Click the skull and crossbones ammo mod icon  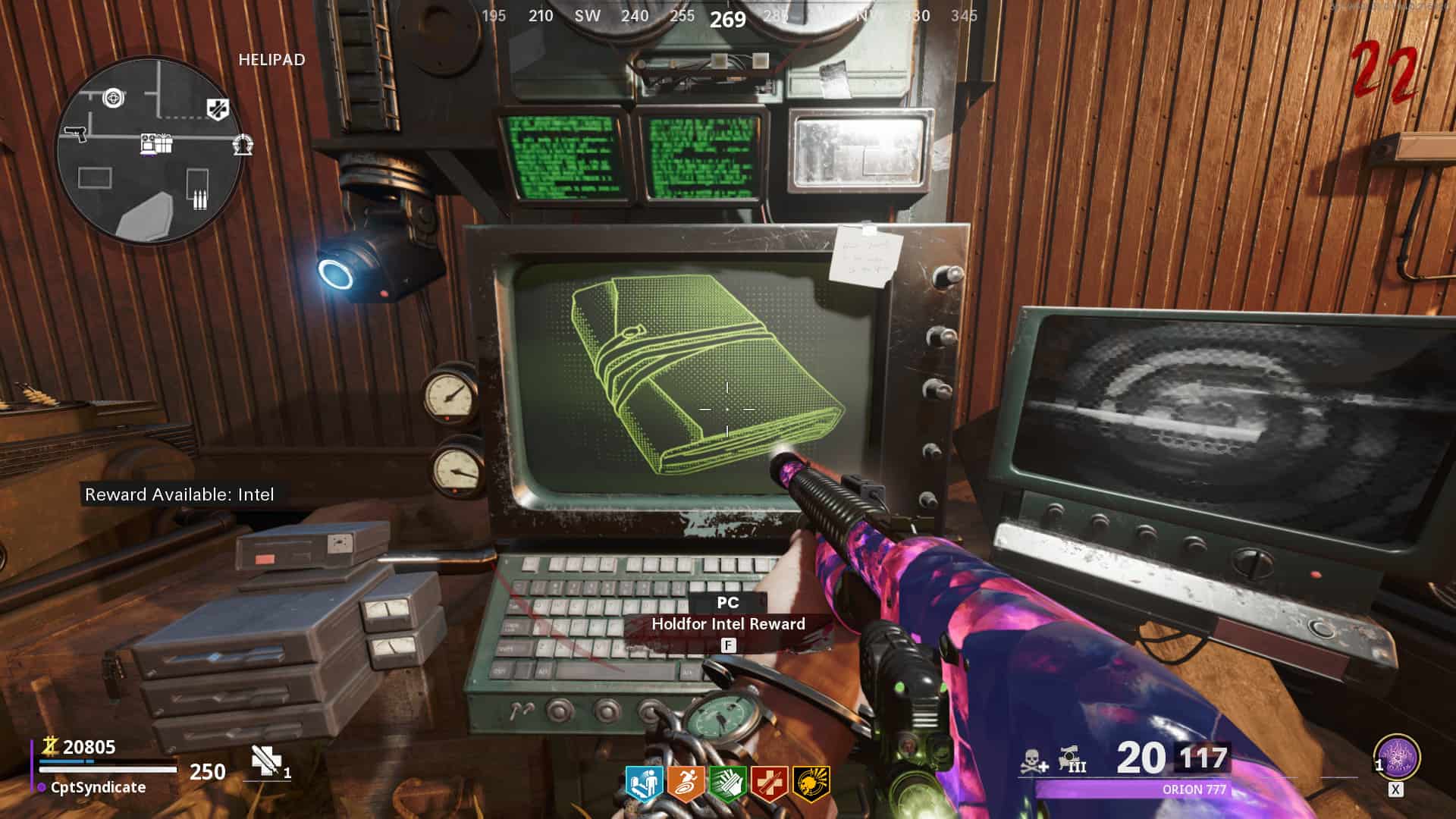click(1034, 761)
